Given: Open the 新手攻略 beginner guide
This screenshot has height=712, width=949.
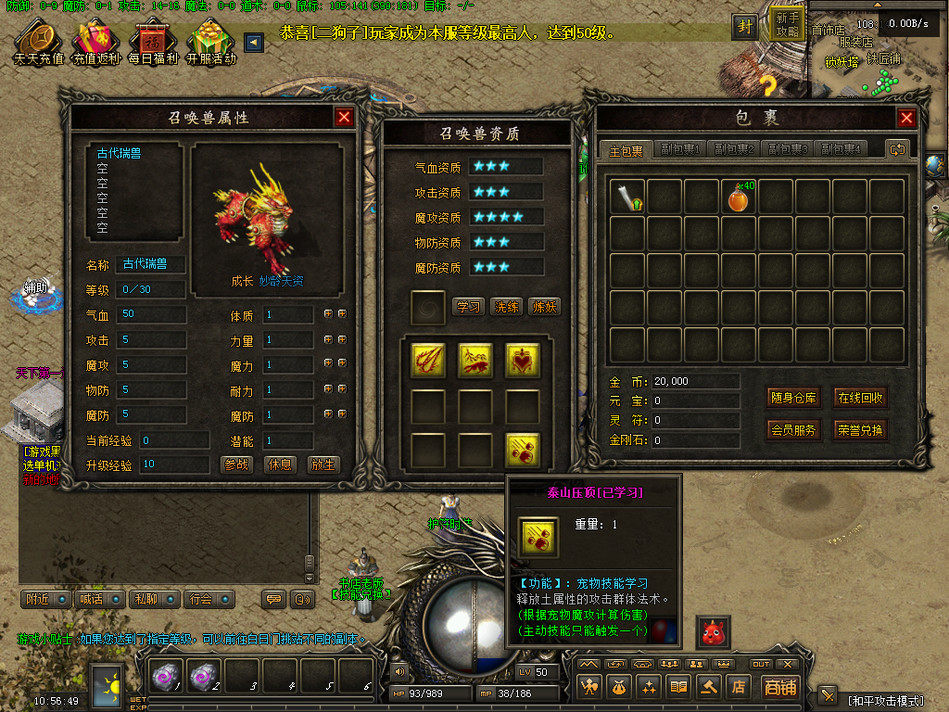Looking at the screenshot, I should tap(787, 26).
